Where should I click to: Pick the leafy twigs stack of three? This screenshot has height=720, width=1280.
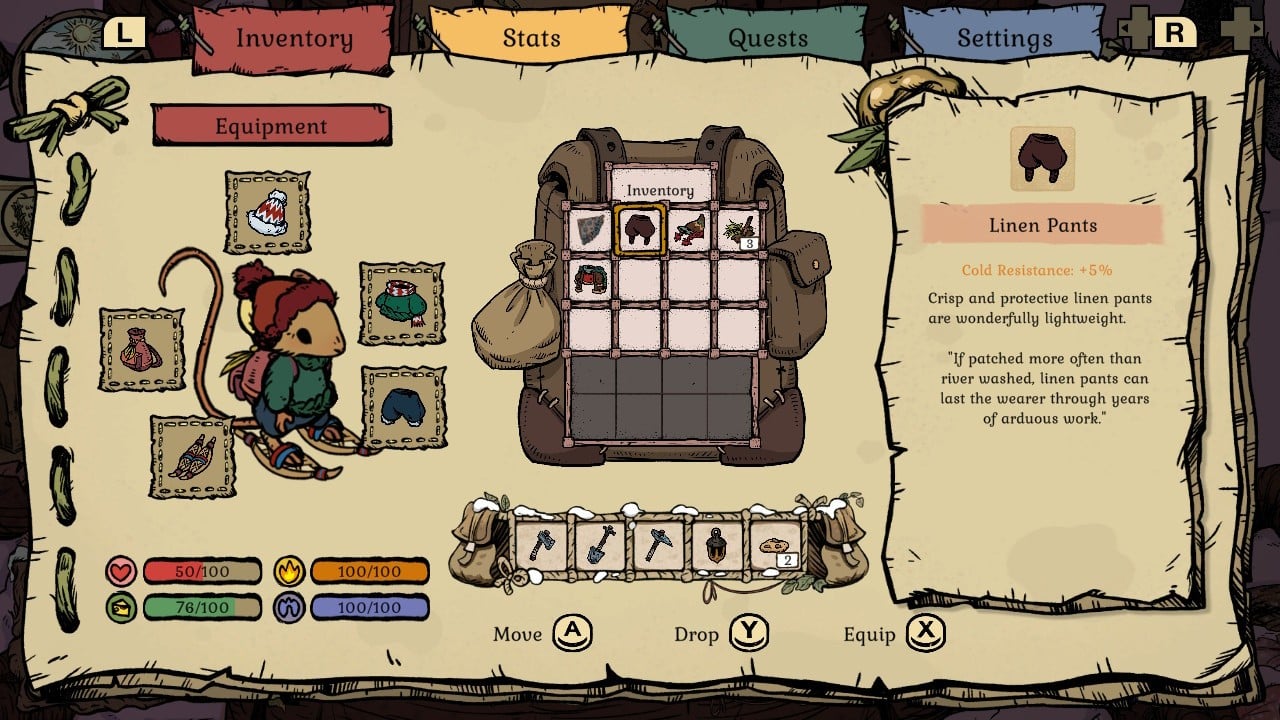tap(740, 229)
